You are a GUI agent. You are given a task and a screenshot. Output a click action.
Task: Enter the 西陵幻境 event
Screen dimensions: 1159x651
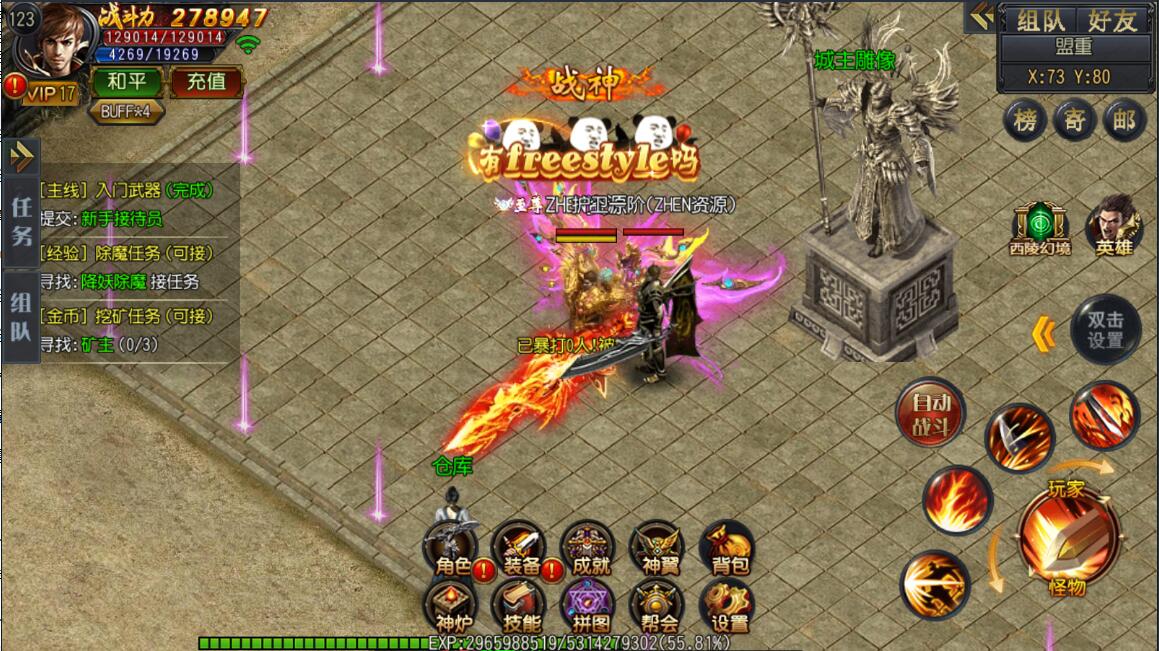point(1038,226)
